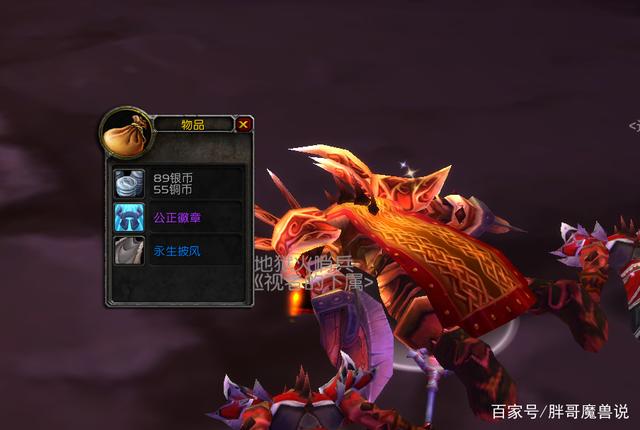Image resolution: width=640 pixels, height=430 pixels.
Task: Loot the 89 silver 55 copper coins
Action: [x=129, y=183]
